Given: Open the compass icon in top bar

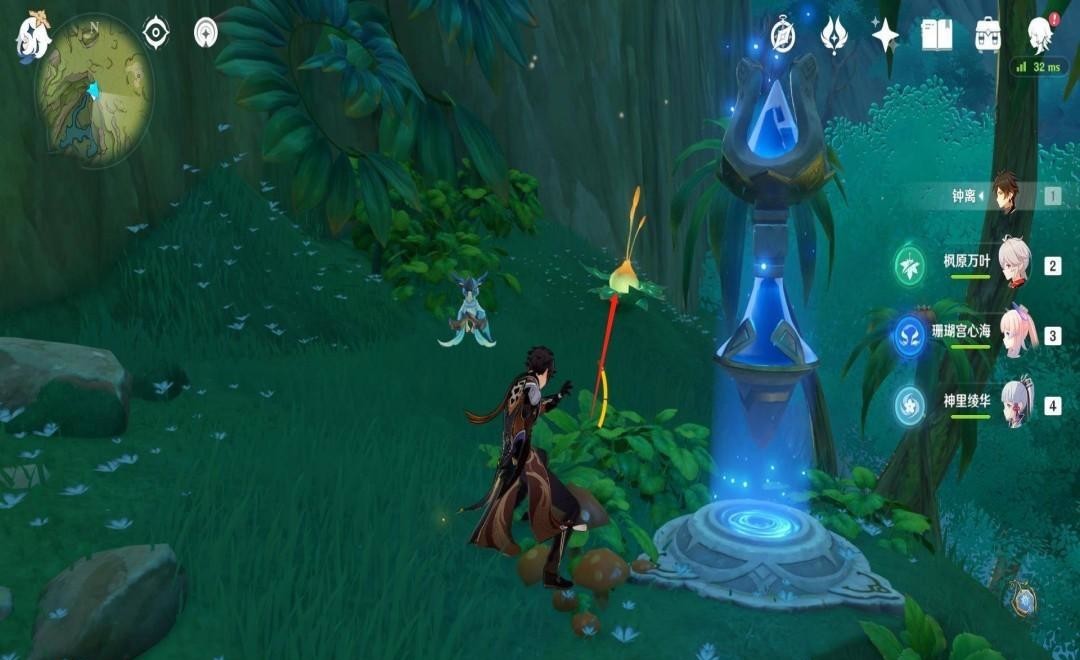Looking at the screenshot, I should [x=783, y=36].
